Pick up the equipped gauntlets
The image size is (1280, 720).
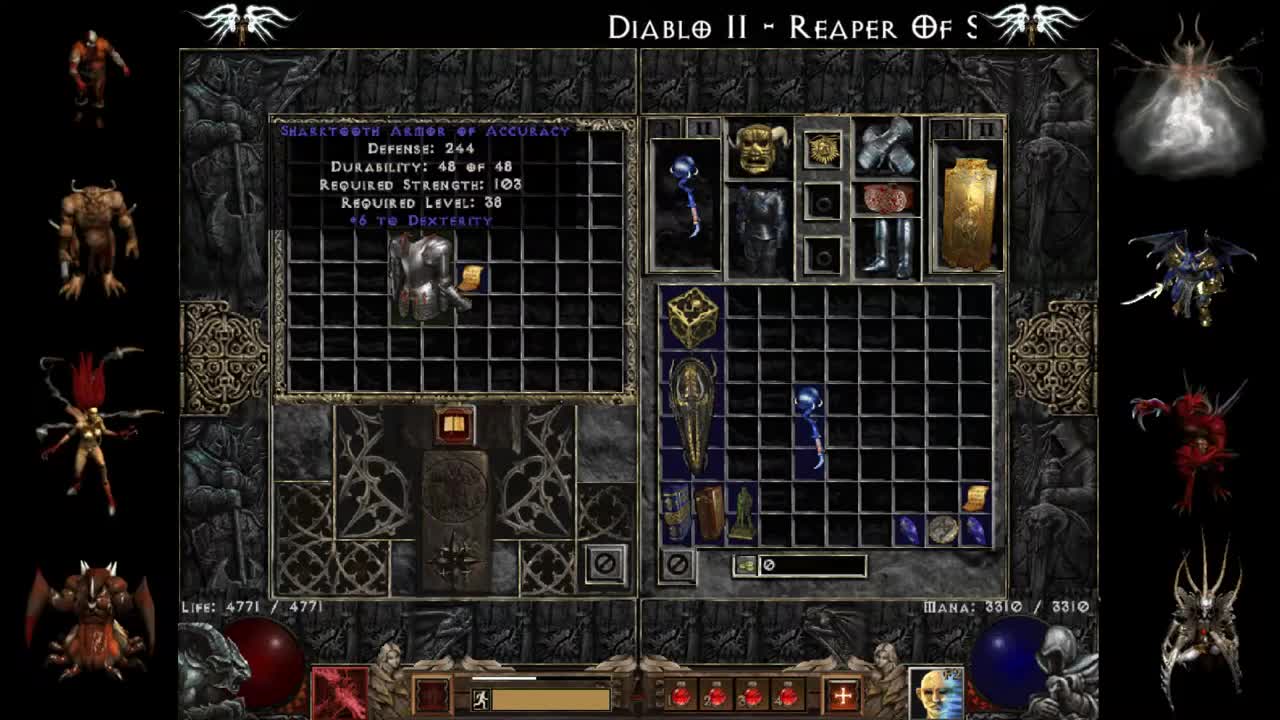point(886,147)
